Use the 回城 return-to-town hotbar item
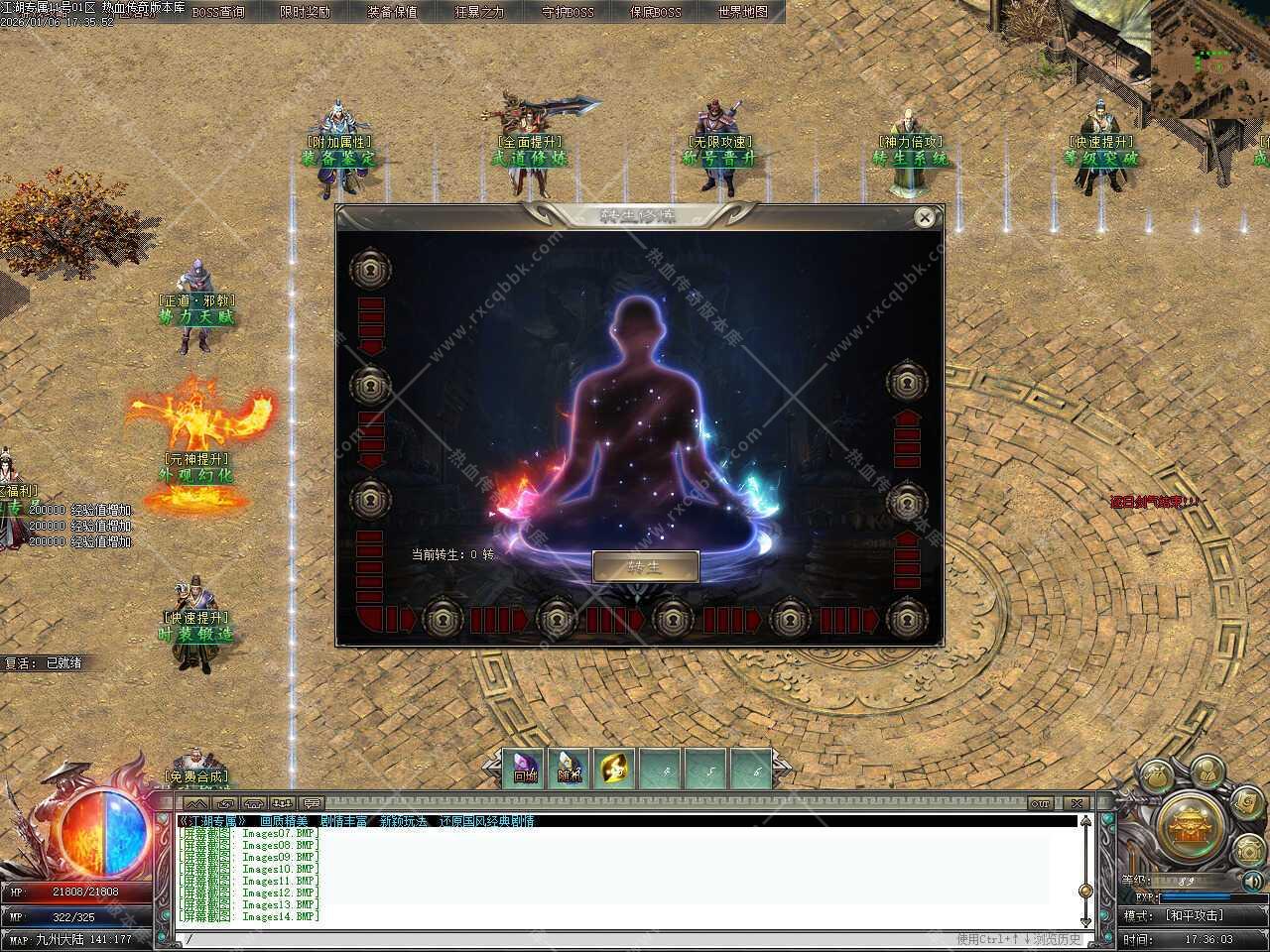1270x952 pixels. 525,769
